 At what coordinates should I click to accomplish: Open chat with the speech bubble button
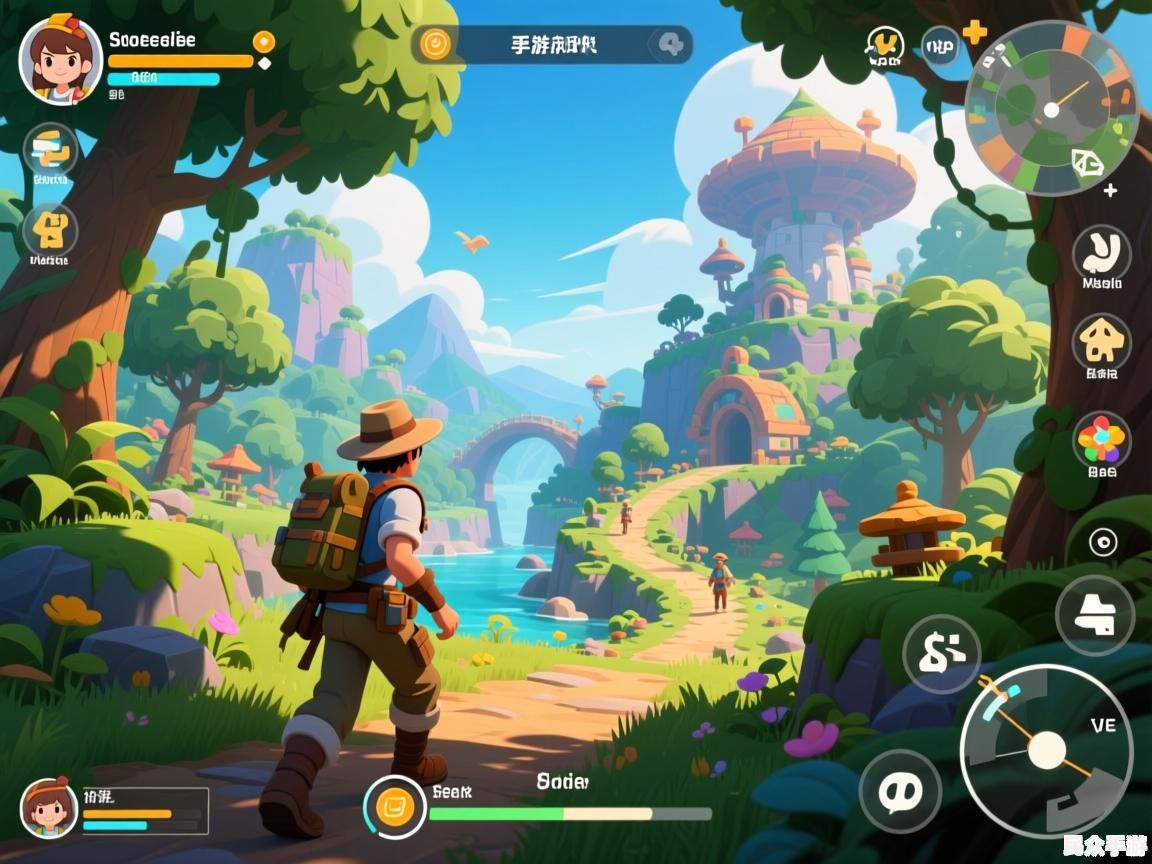pyautogui.click(x=900, y=790)
